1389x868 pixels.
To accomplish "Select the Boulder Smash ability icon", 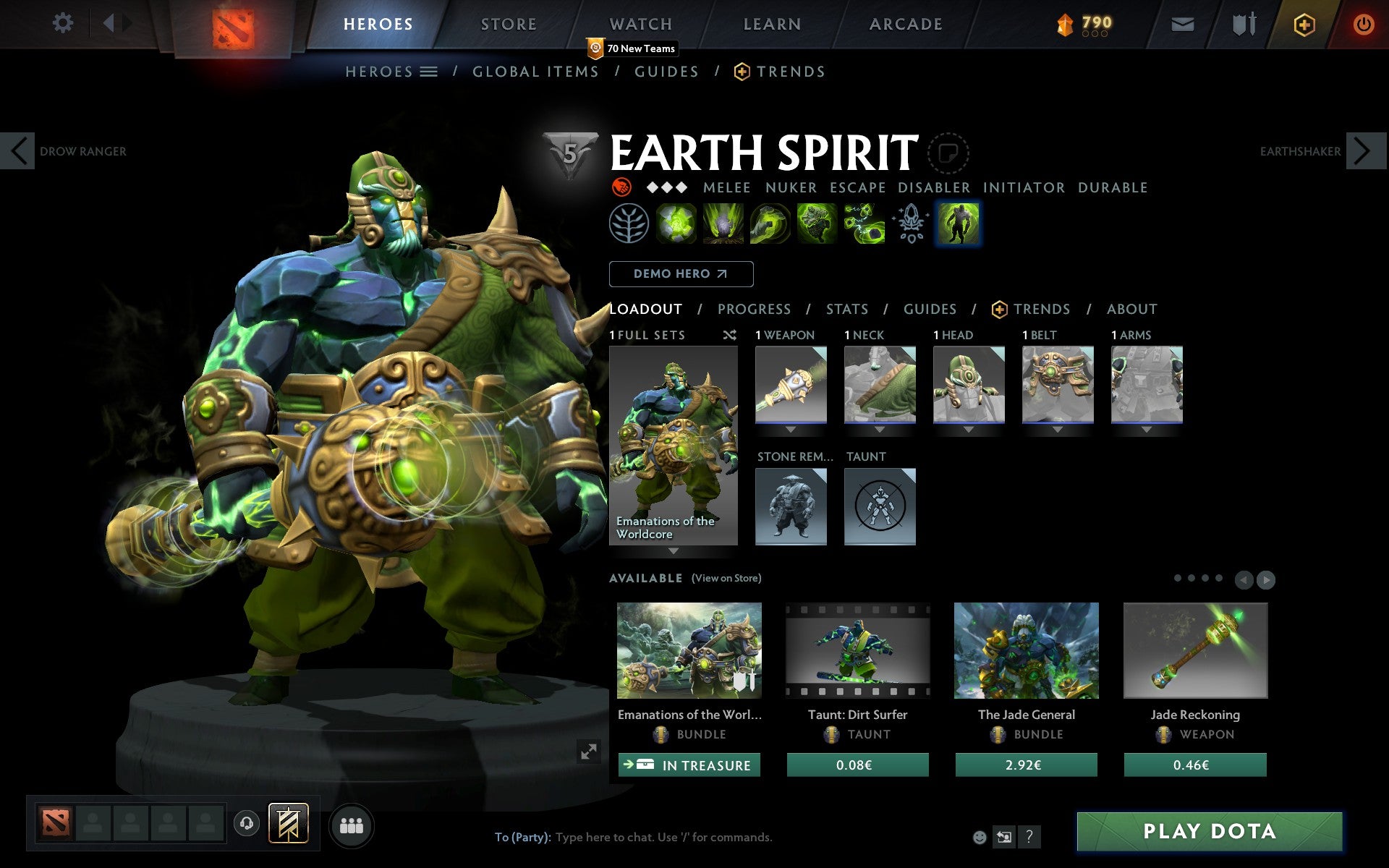I will click(676, 224).
